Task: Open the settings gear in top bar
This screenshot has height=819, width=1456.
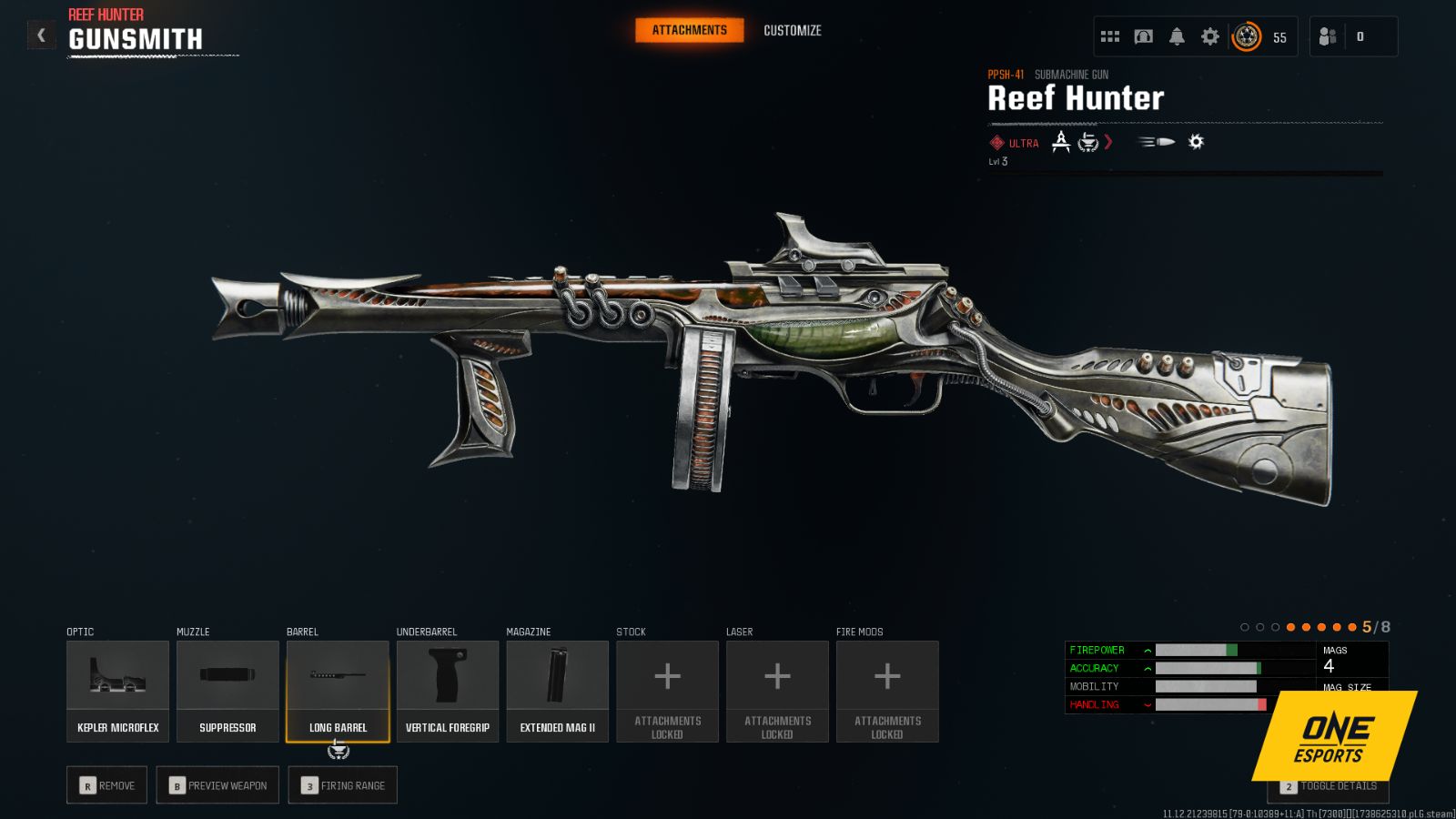Action: click(x=1209, y=36)
